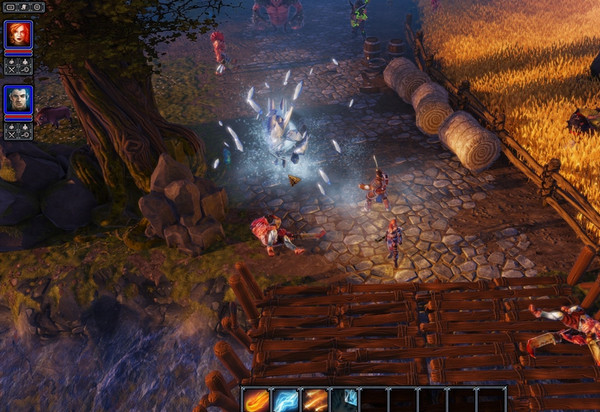Select the grey-haired man's portrait

coord(18,98)
